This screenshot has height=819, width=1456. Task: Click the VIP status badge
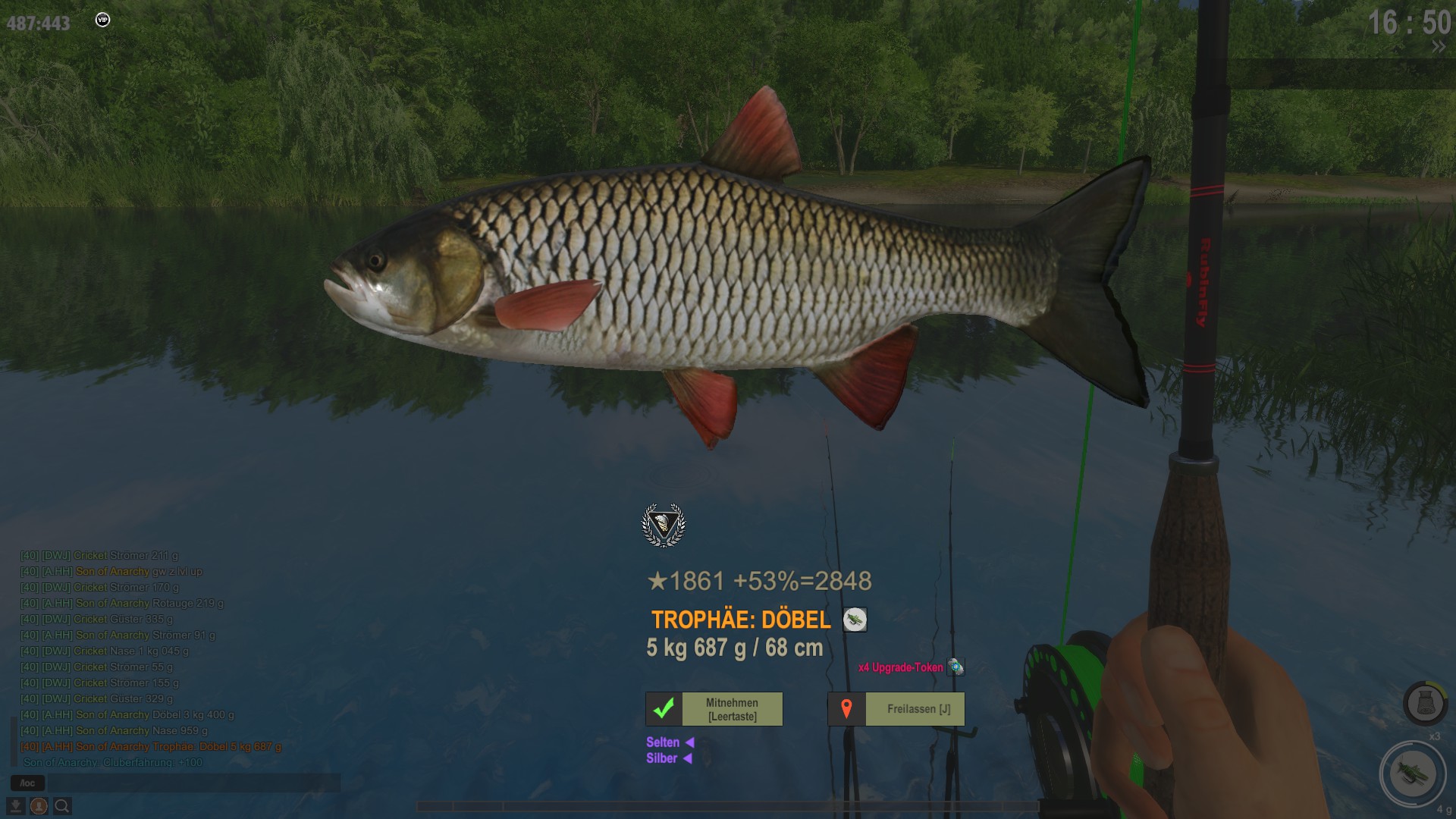(x=102, y=20)
